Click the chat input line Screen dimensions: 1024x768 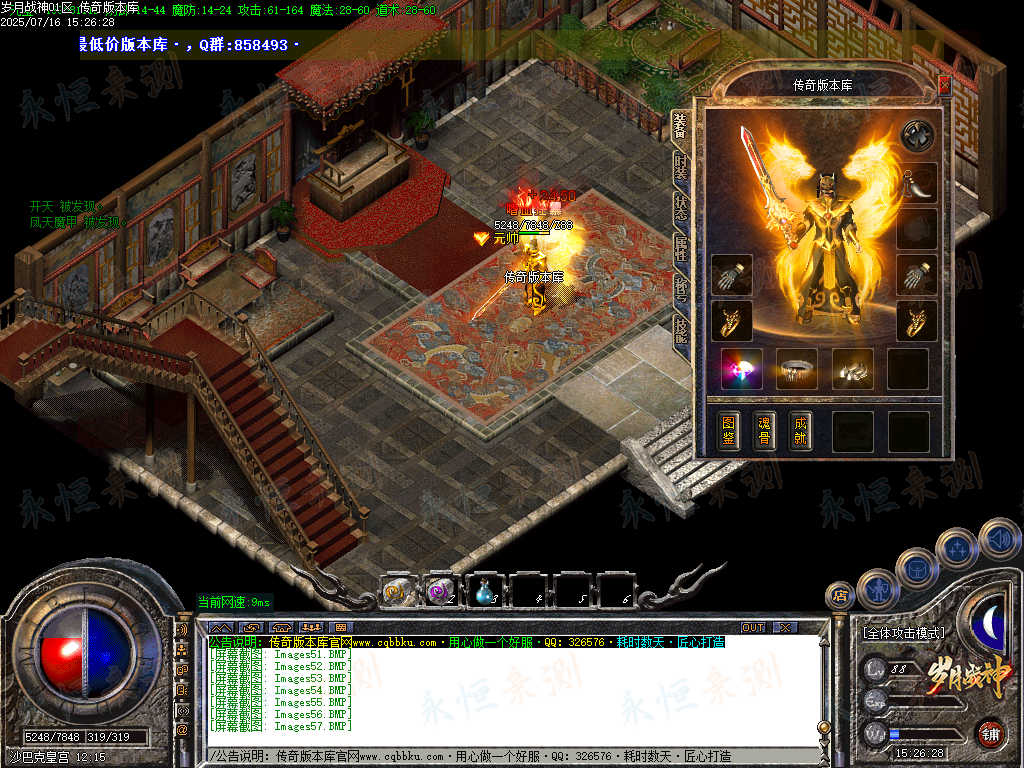coord(500,756)
